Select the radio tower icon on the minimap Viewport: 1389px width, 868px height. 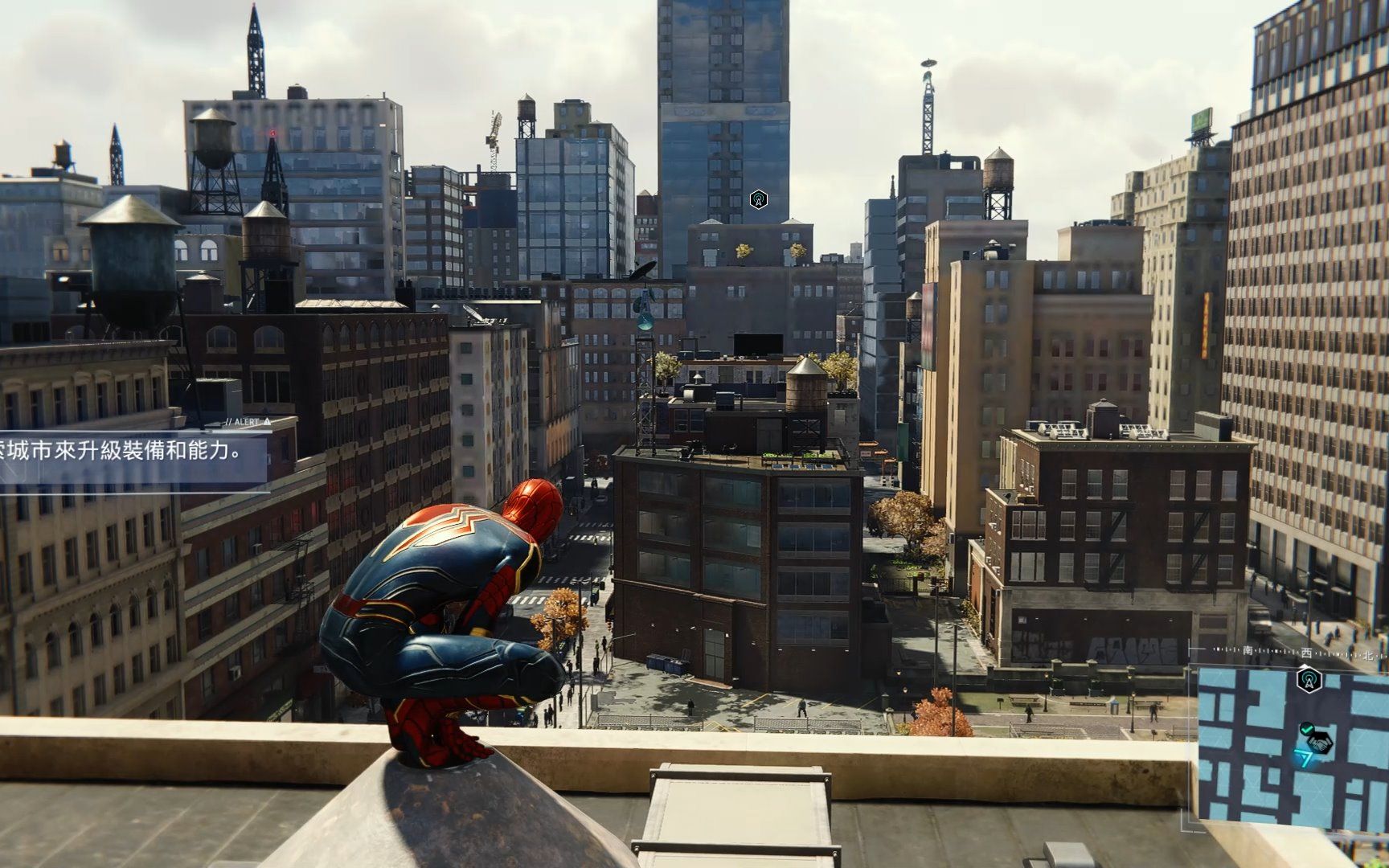tap(1309, 681)
